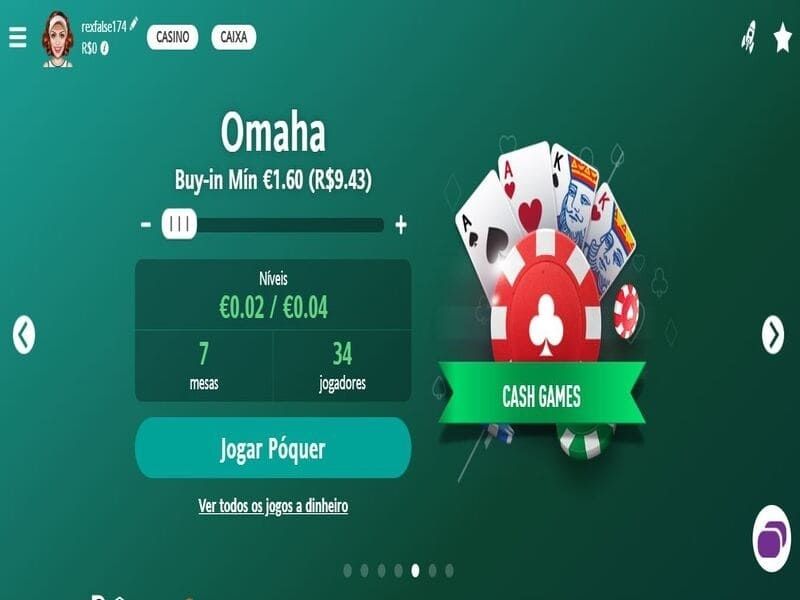Go to the previous game carousel slide
The height and width of the screenshot is (600, 800).
click(24, 335)
